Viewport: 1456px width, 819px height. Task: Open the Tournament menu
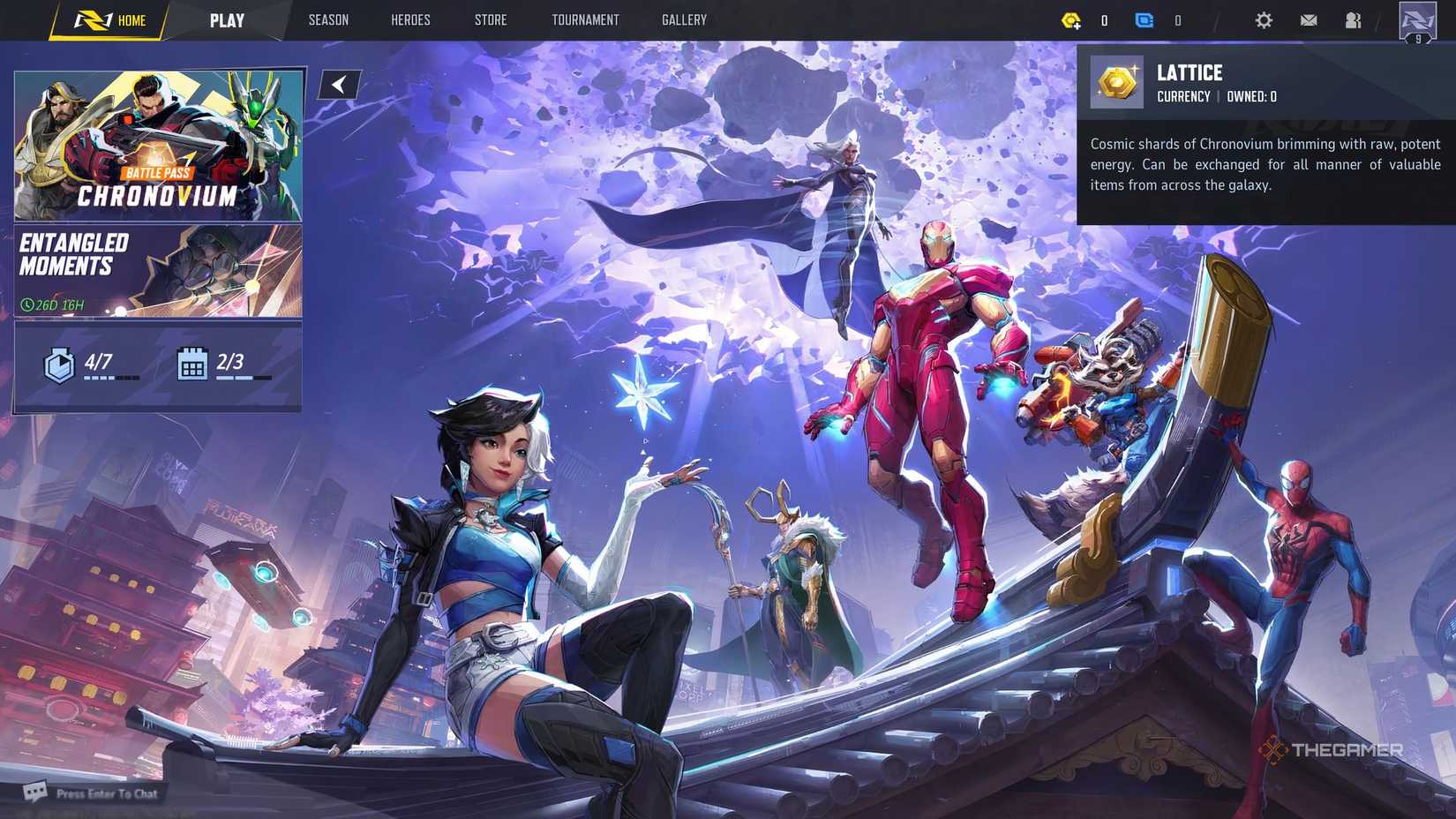[x=585, y=19]
